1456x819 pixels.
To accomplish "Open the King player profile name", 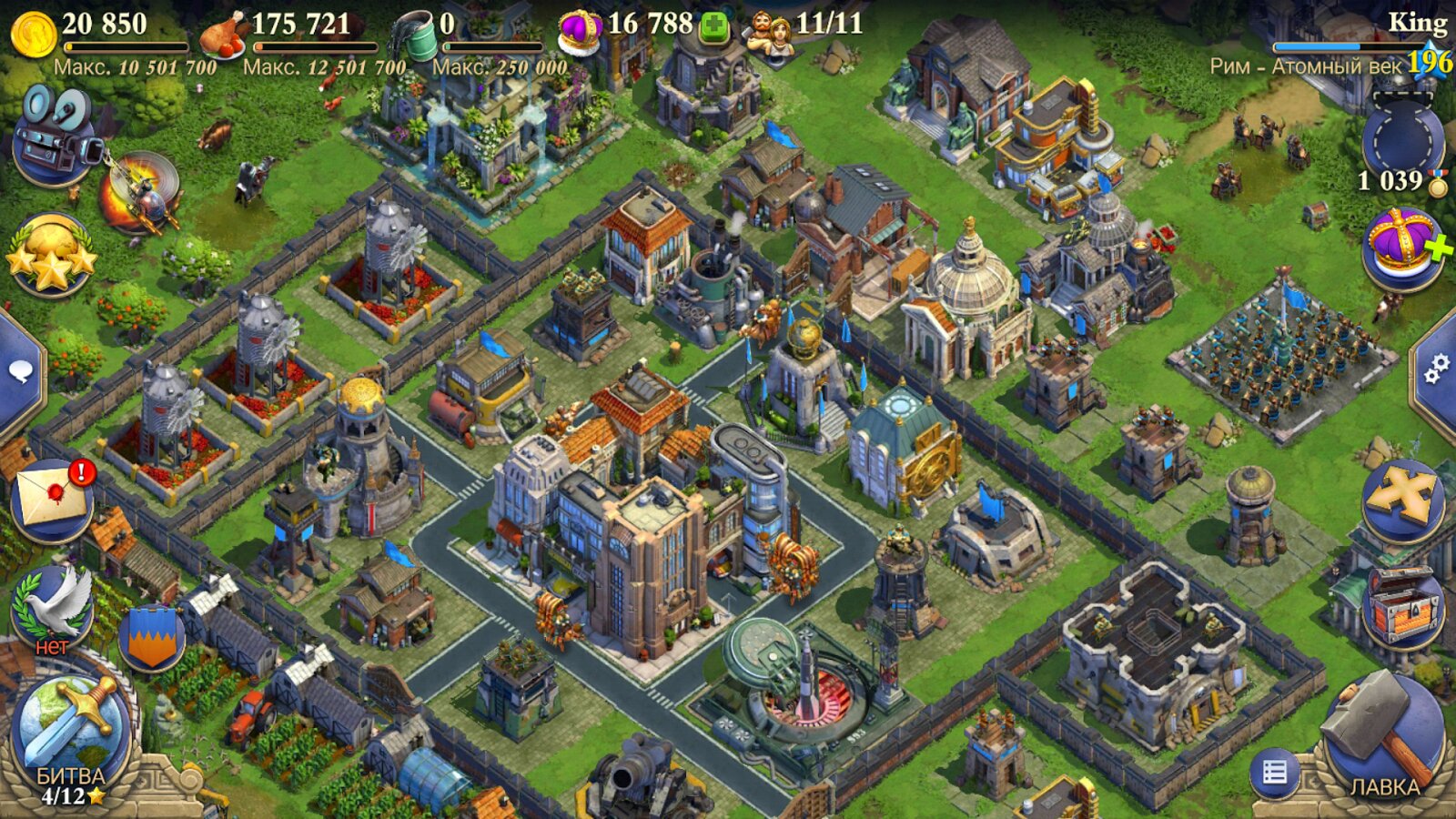I will [x=1416, y=22].
